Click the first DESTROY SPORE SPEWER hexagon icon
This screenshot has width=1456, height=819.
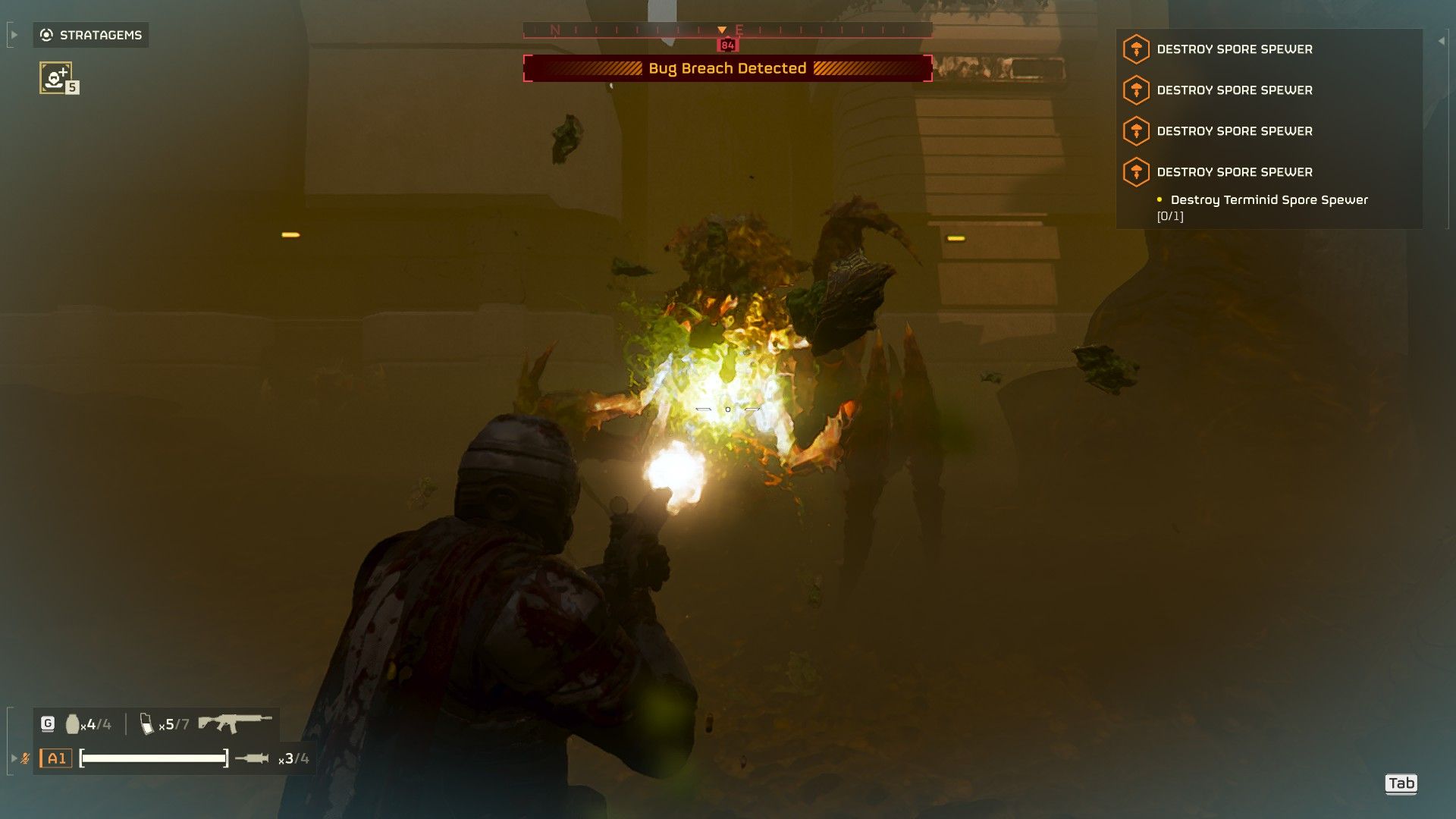click(x=1136, y=49)
